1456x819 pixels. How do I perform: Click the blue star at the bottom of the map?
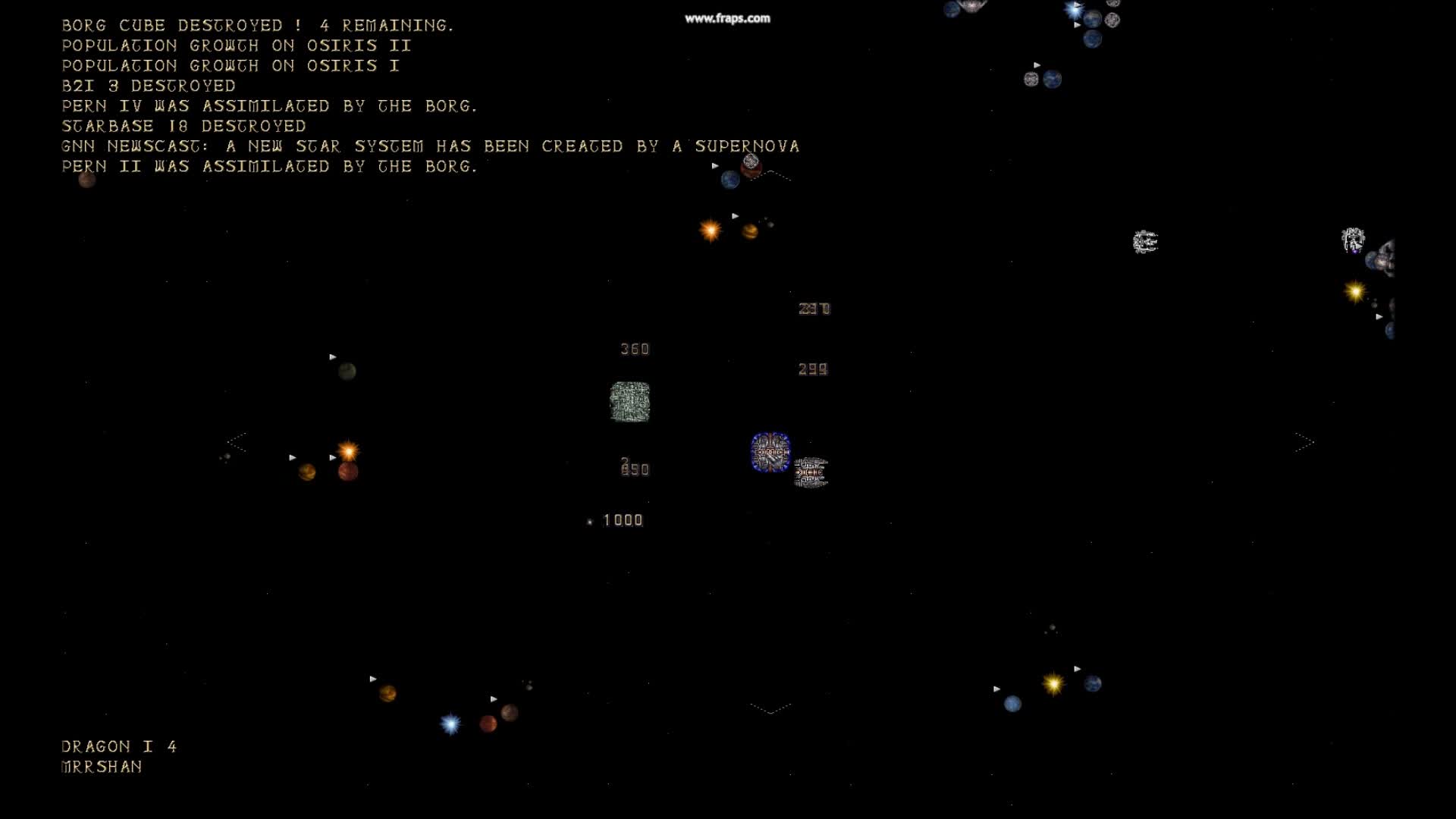tap(449, 723)
